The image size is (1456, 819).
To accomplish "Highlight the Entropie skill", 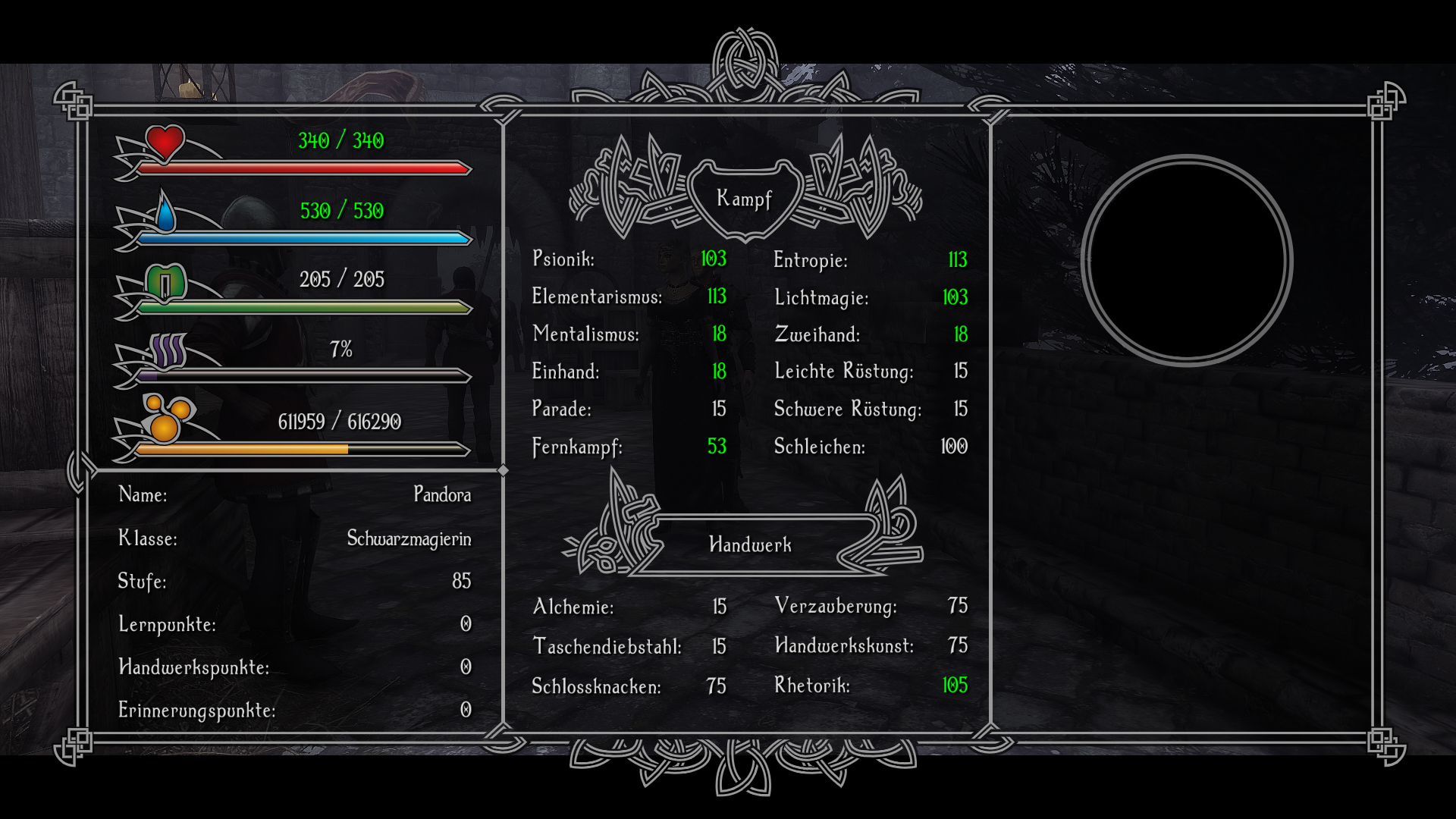I will click(x=810, y=260).
